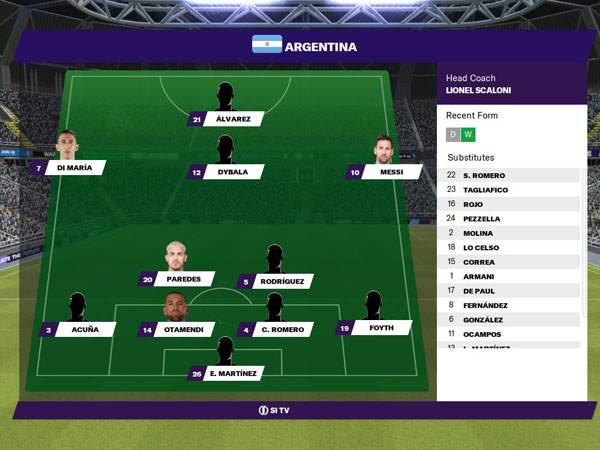
Task: Click the grey D recent form badge
Action: (453, 135)
